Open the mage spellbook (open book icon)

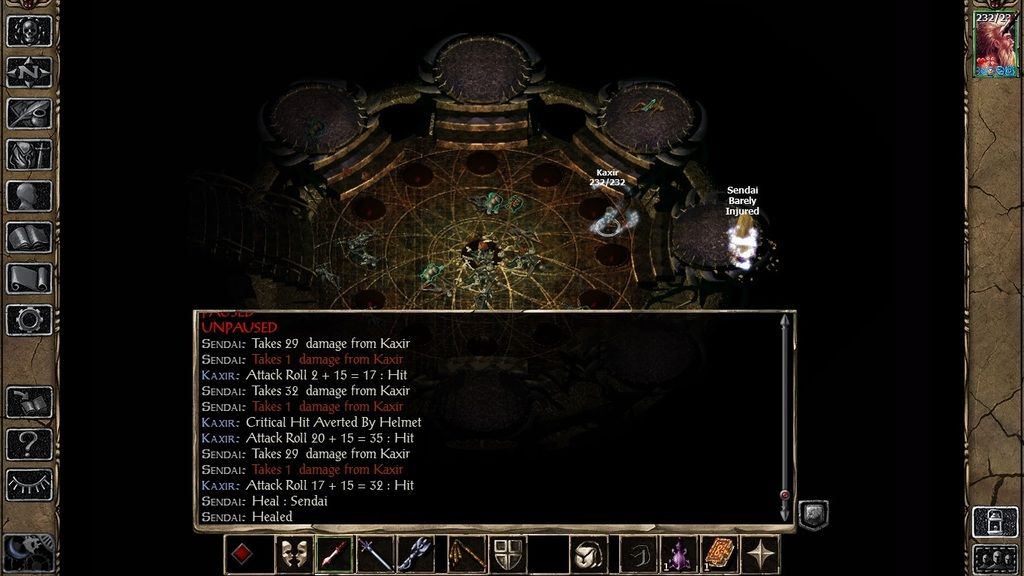(29, 237)
